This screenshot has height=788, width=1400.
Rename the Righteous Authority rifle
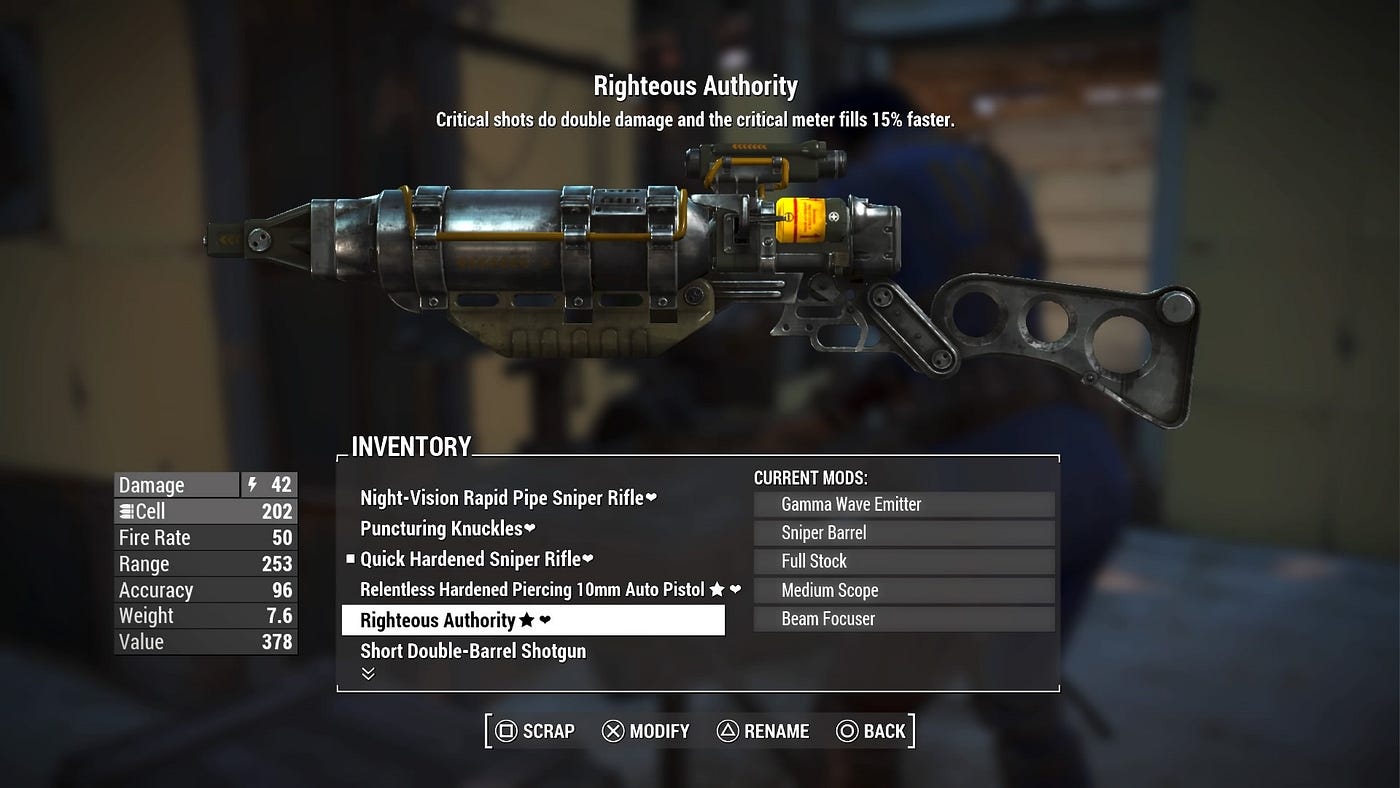click(x=763, y=731)
